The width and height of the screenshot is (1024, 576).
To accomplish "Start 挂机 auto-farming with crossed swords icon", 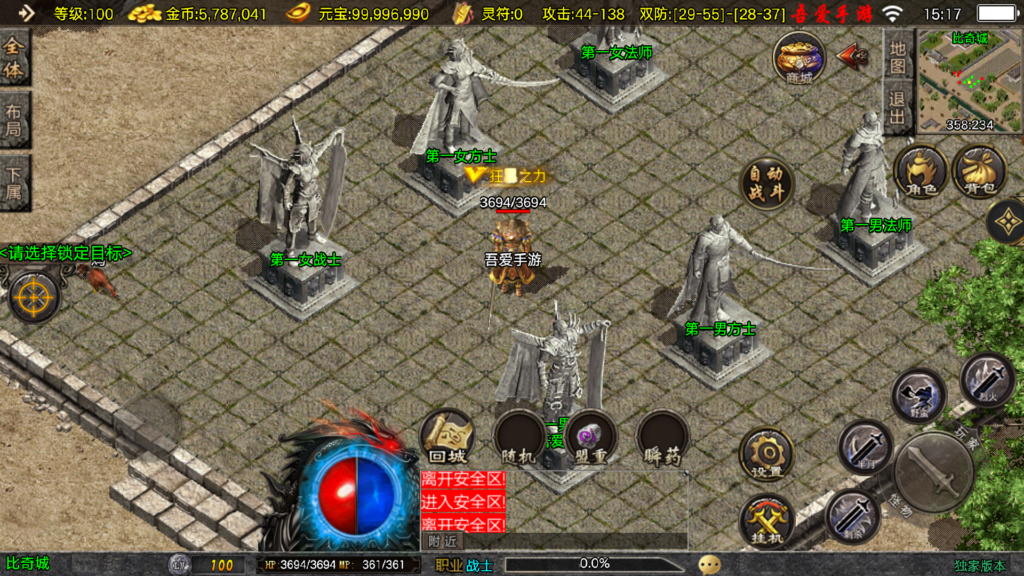I will coord(767,521).
